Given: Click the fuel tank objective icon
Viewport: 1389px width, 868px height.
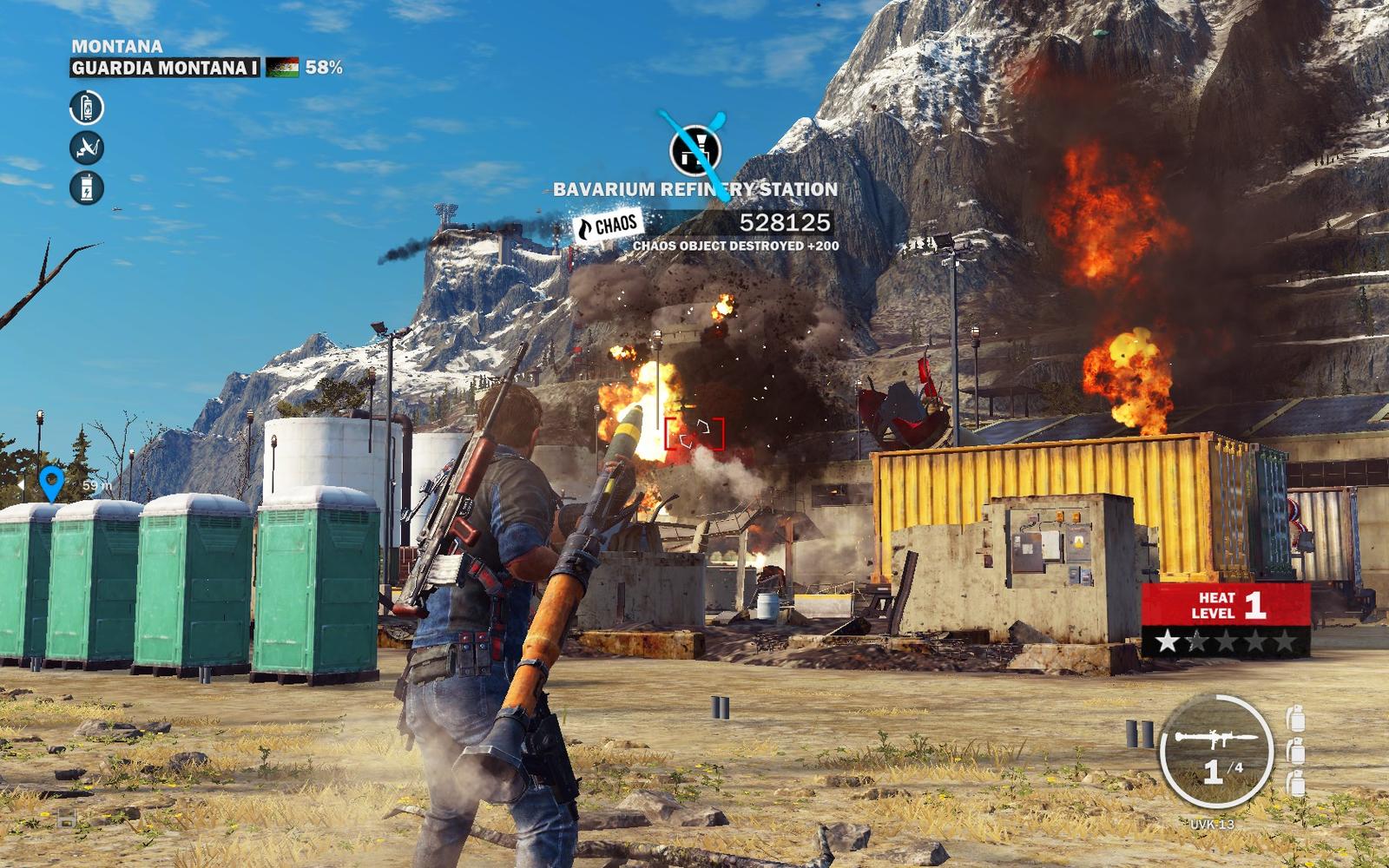Looking at the screenshot, I should point(87,108).
